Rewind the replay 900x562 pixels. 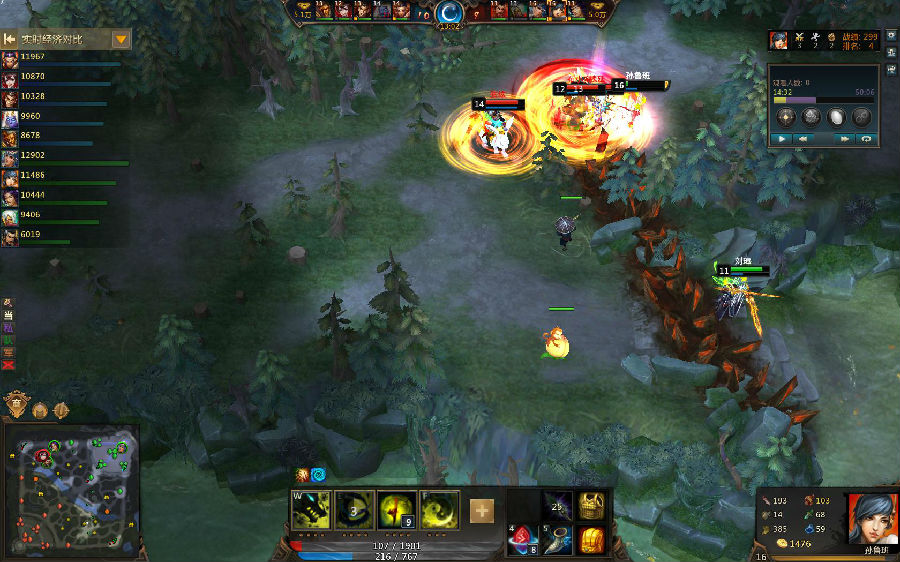pyautogui.click(x=802, y=139)
